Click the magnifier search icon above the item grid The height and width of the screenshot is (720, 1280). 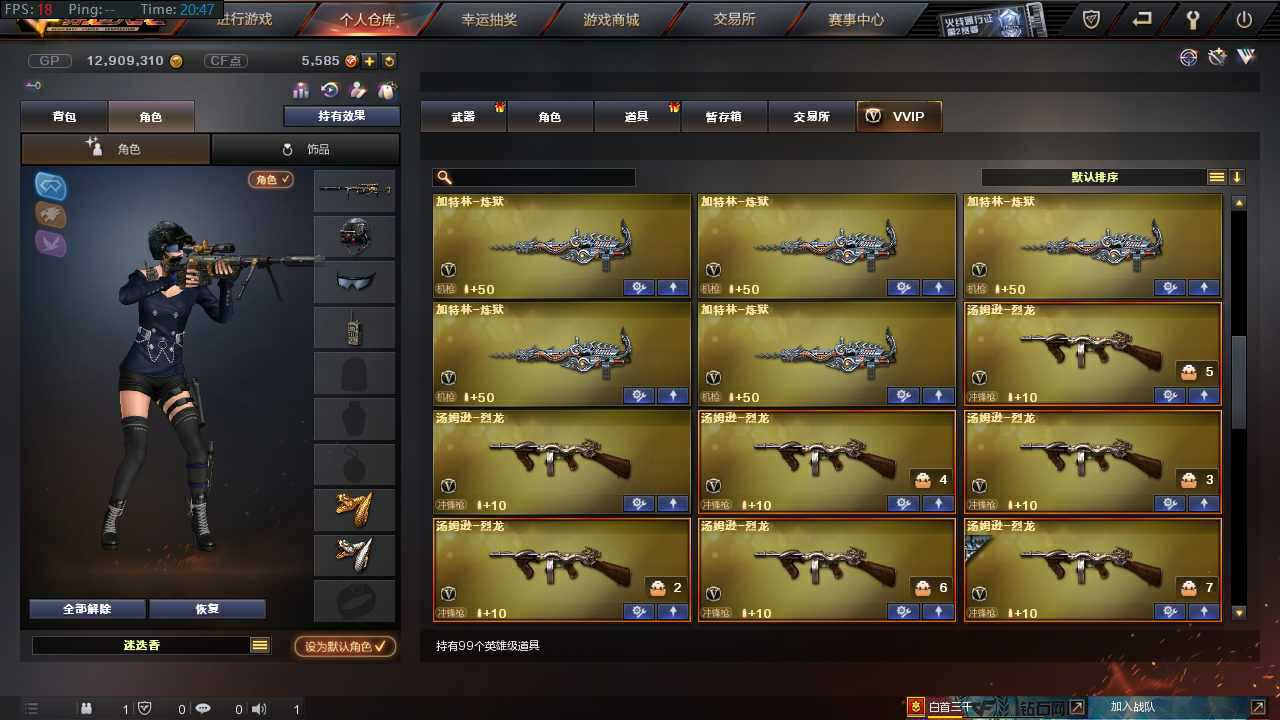pos(443,177)
